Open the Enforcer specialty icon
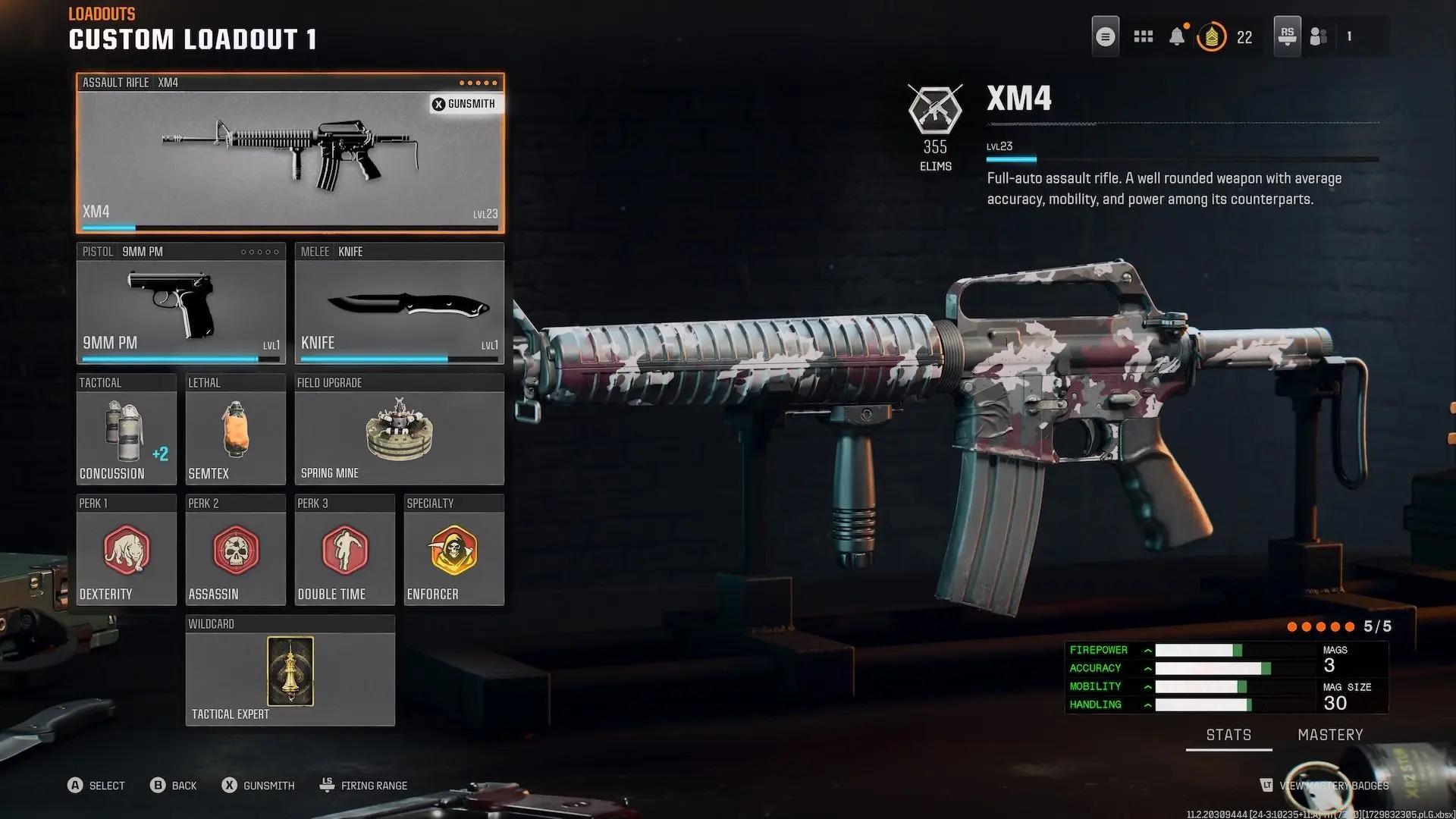1456x819 pixels. 453,551
